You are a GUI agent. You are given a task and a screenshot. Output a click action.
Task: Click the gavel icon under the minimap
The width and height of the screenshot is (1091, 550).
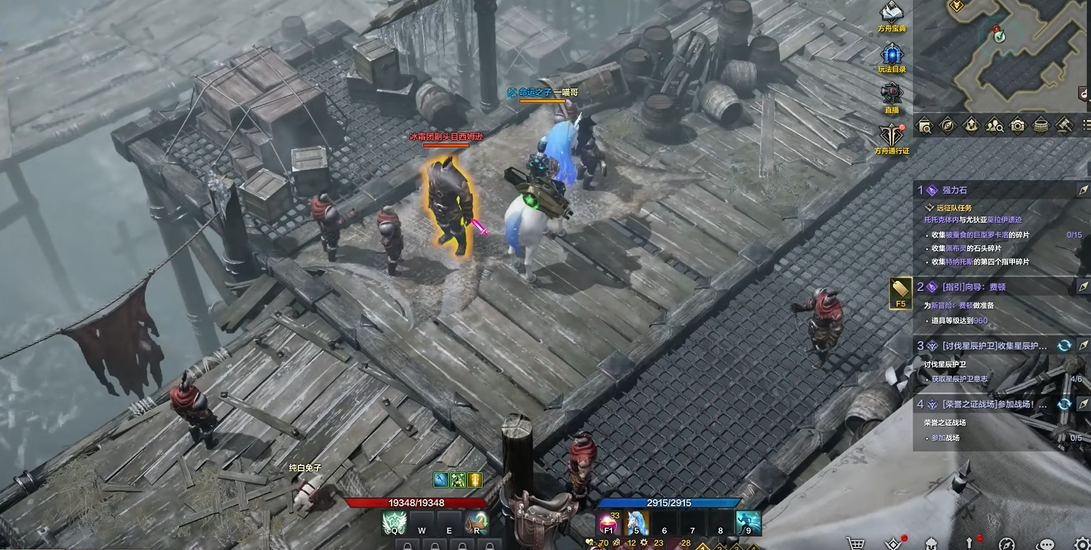(x=1064, y=125)
